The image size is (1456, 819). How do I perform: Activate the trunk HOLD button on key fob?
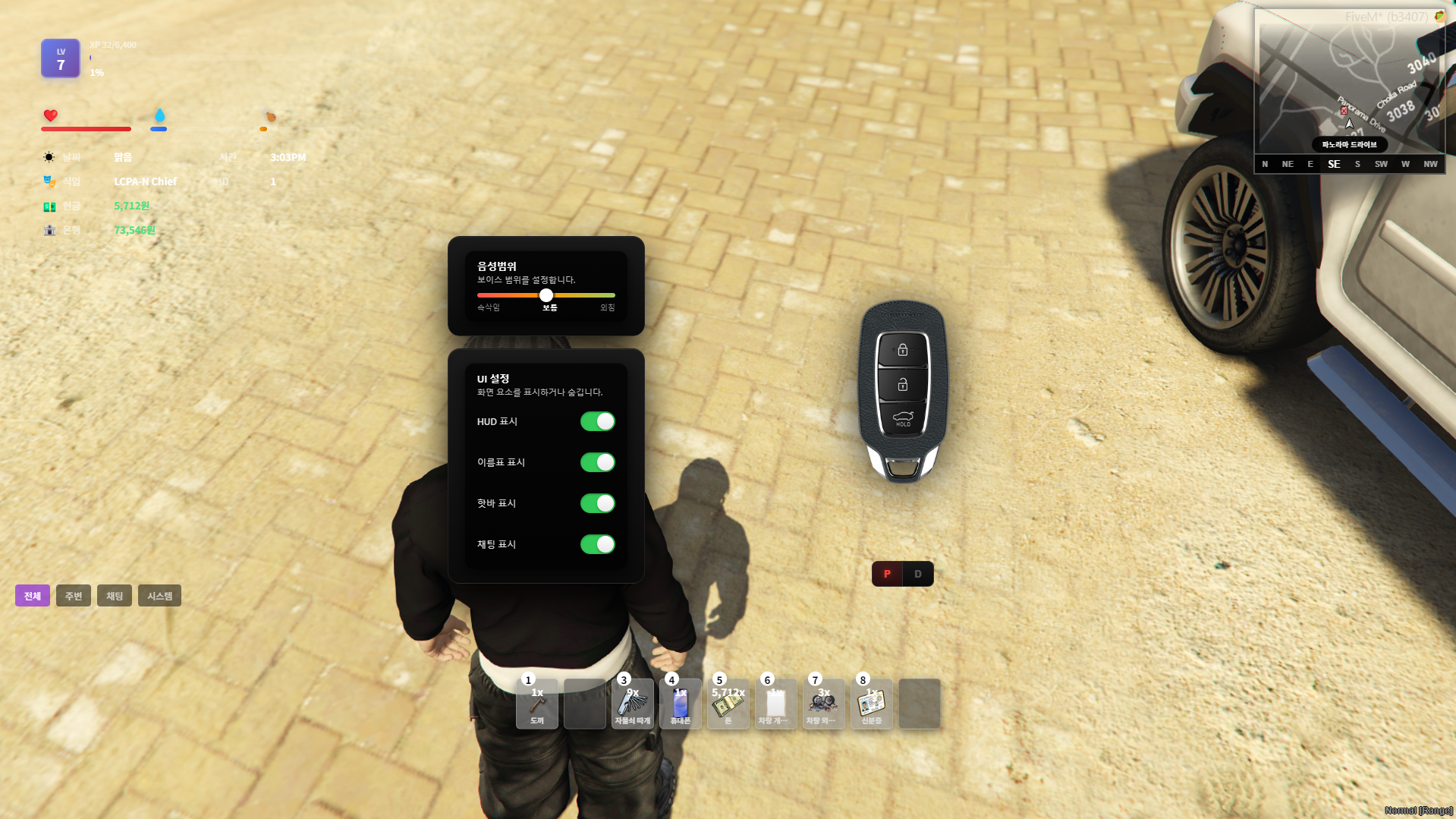coord(902,418)
